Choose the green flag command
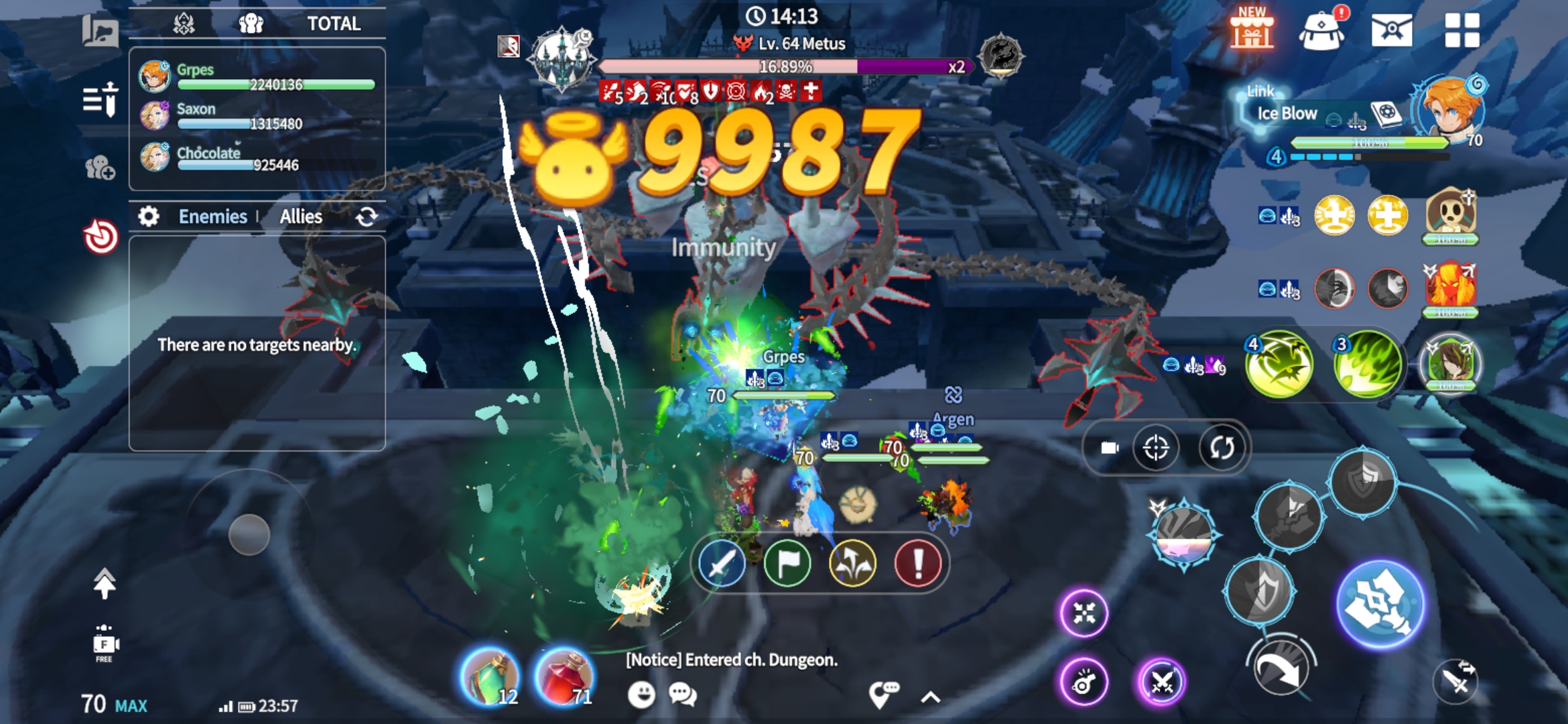Image resolution: width=1568 pixels, height=724 pixels. (x=787, y=564)
